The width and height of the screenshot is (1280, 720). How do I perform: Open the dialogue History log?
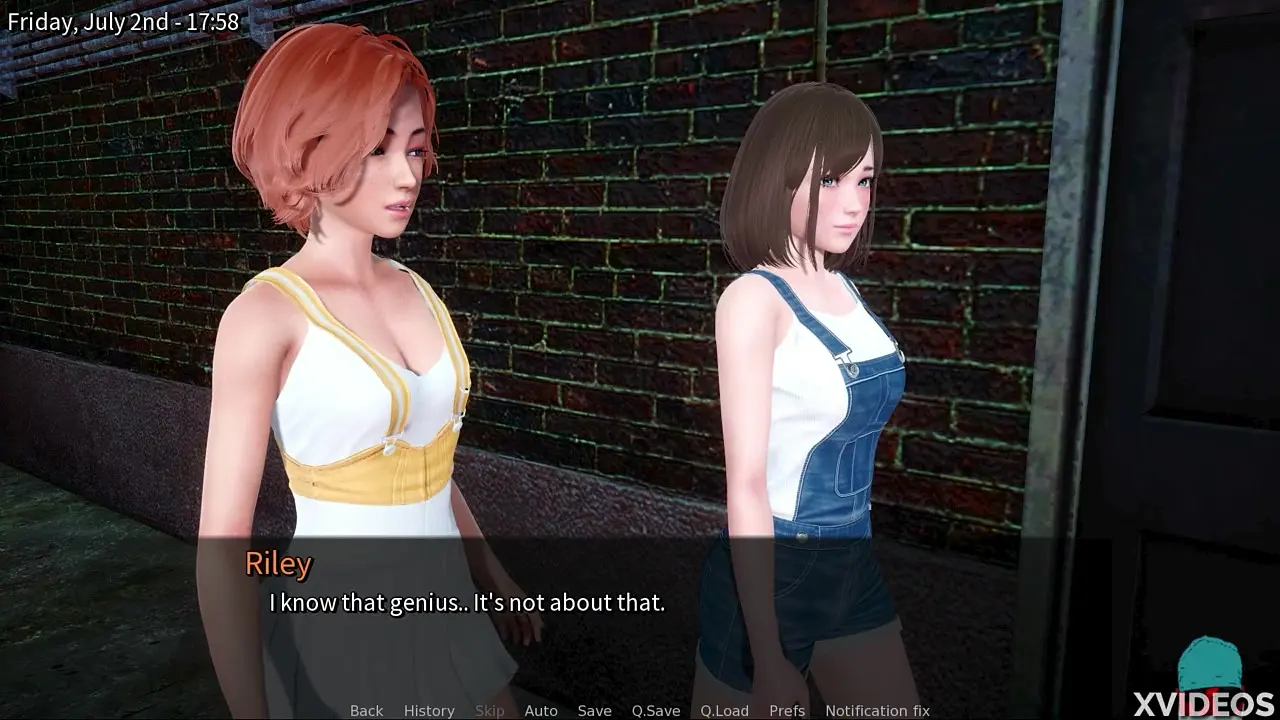pos(429,710)
